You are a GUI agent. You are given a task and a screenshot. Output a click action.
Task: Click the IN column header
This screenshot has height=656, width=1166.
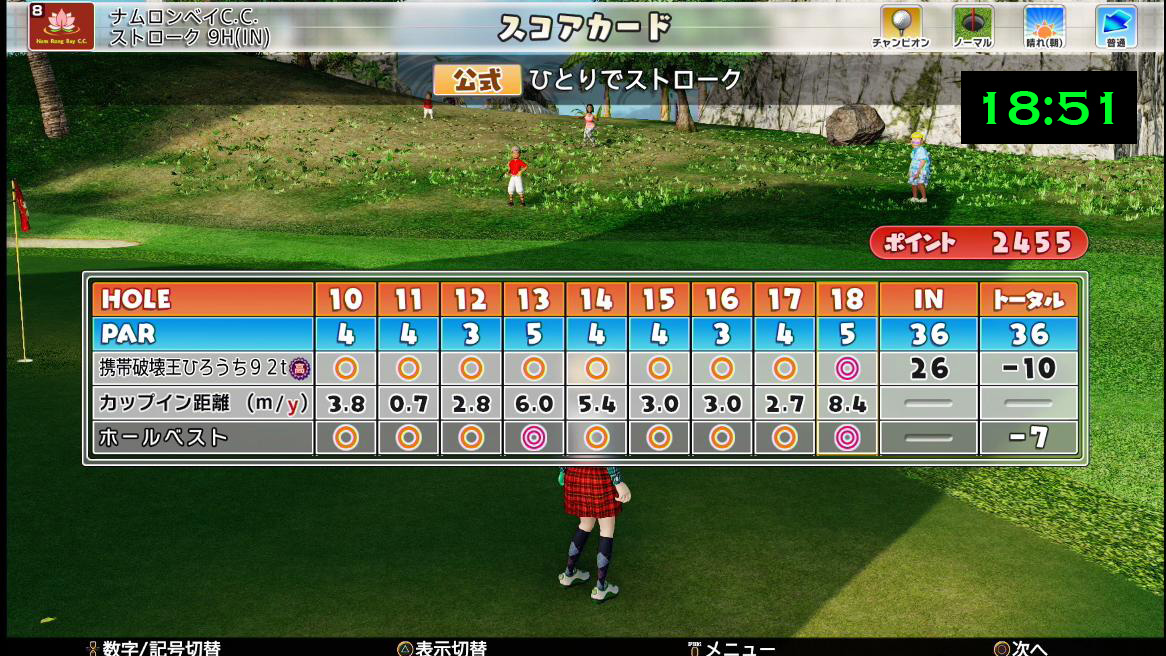928,299
